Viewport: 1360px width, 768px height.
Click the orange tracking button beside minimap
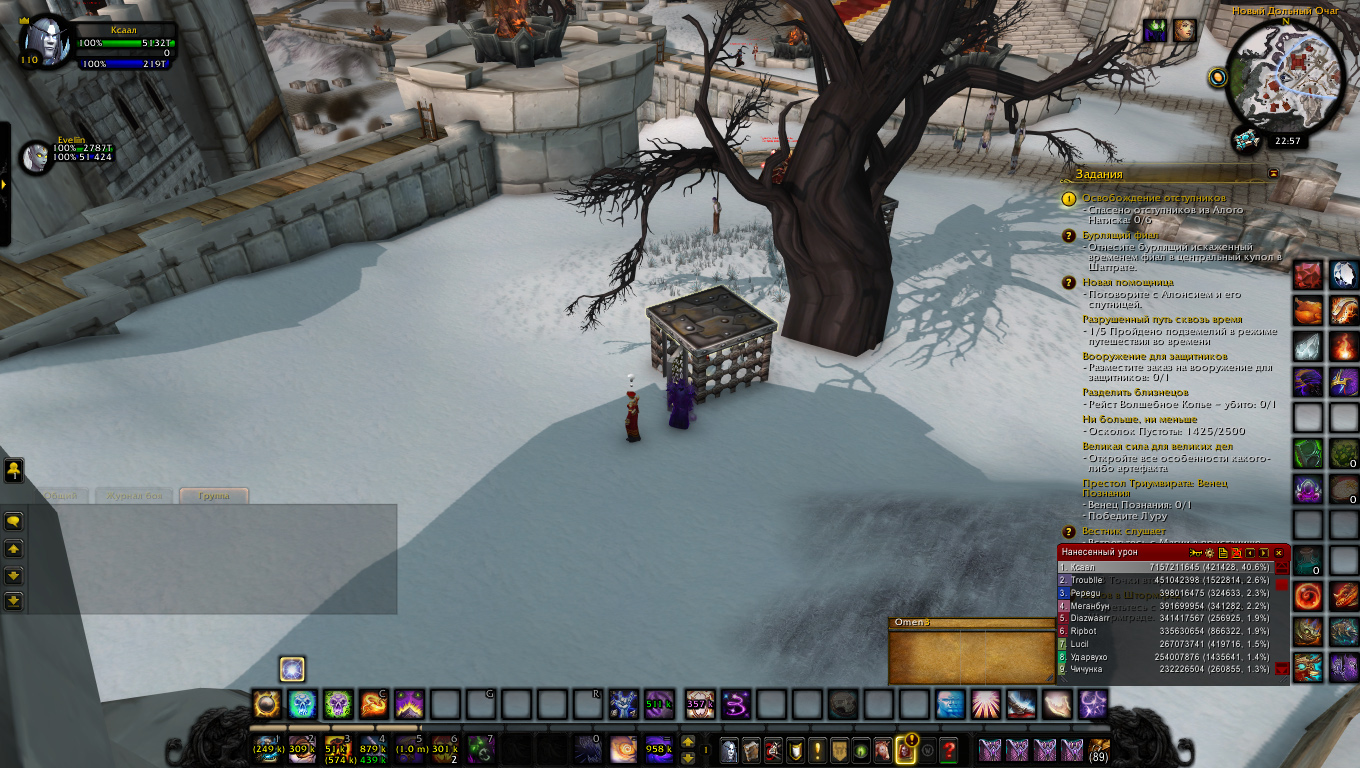coord(1217,76)
